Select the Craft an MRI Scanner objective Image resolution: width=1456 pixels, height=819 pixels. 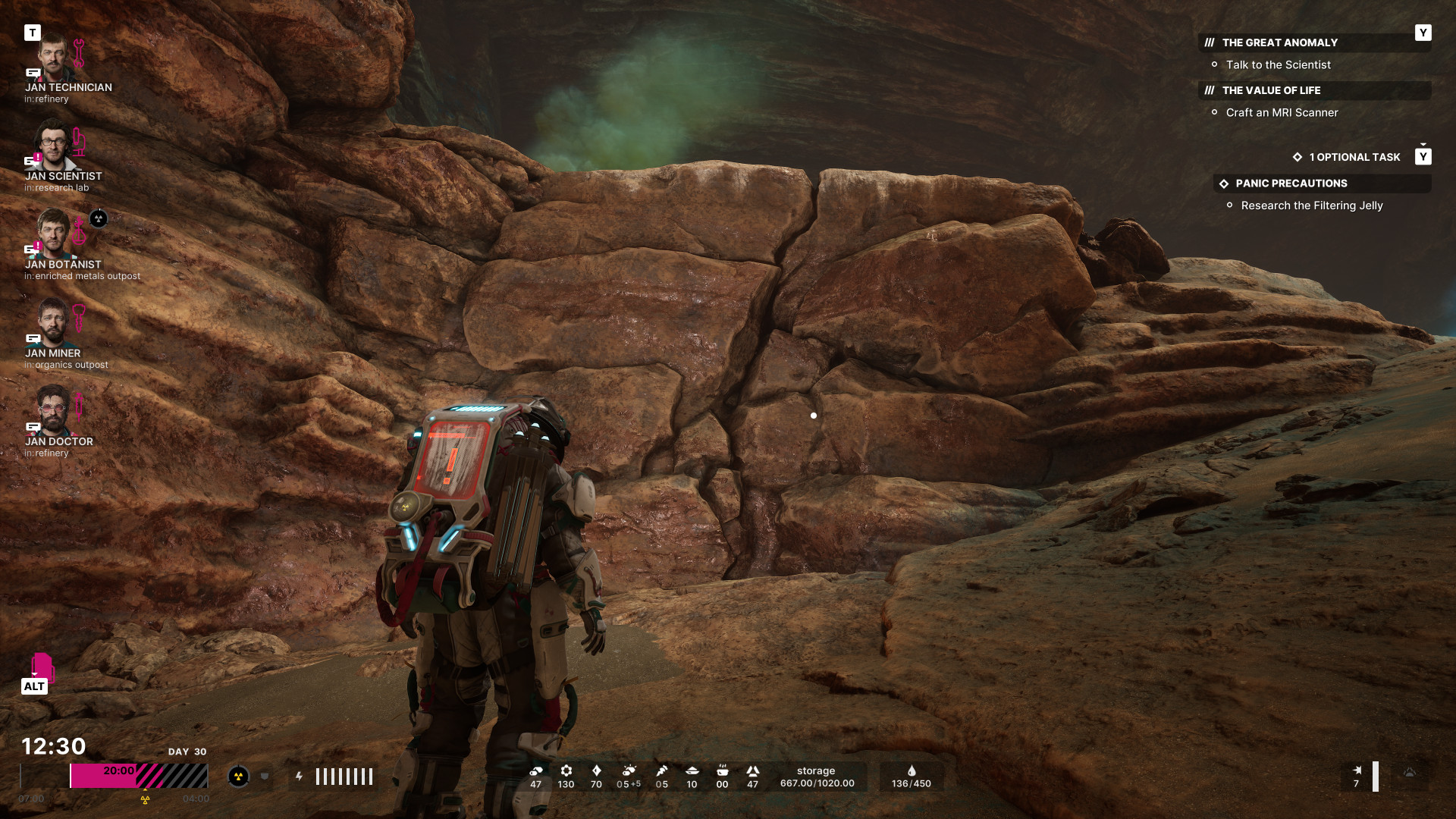coord(1282,113)
